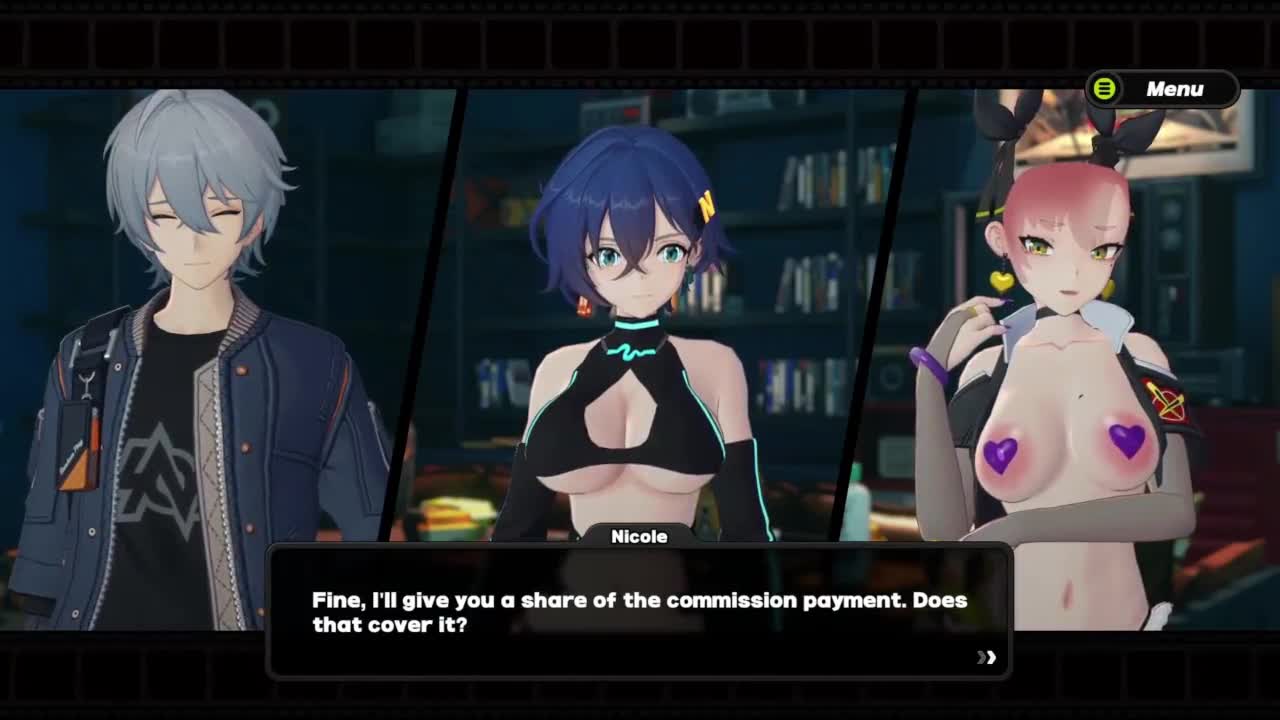Advance dialogue with the double-arrow icon
The image size is (1280, 720).
pyautogui.click(x=987, y=657)
